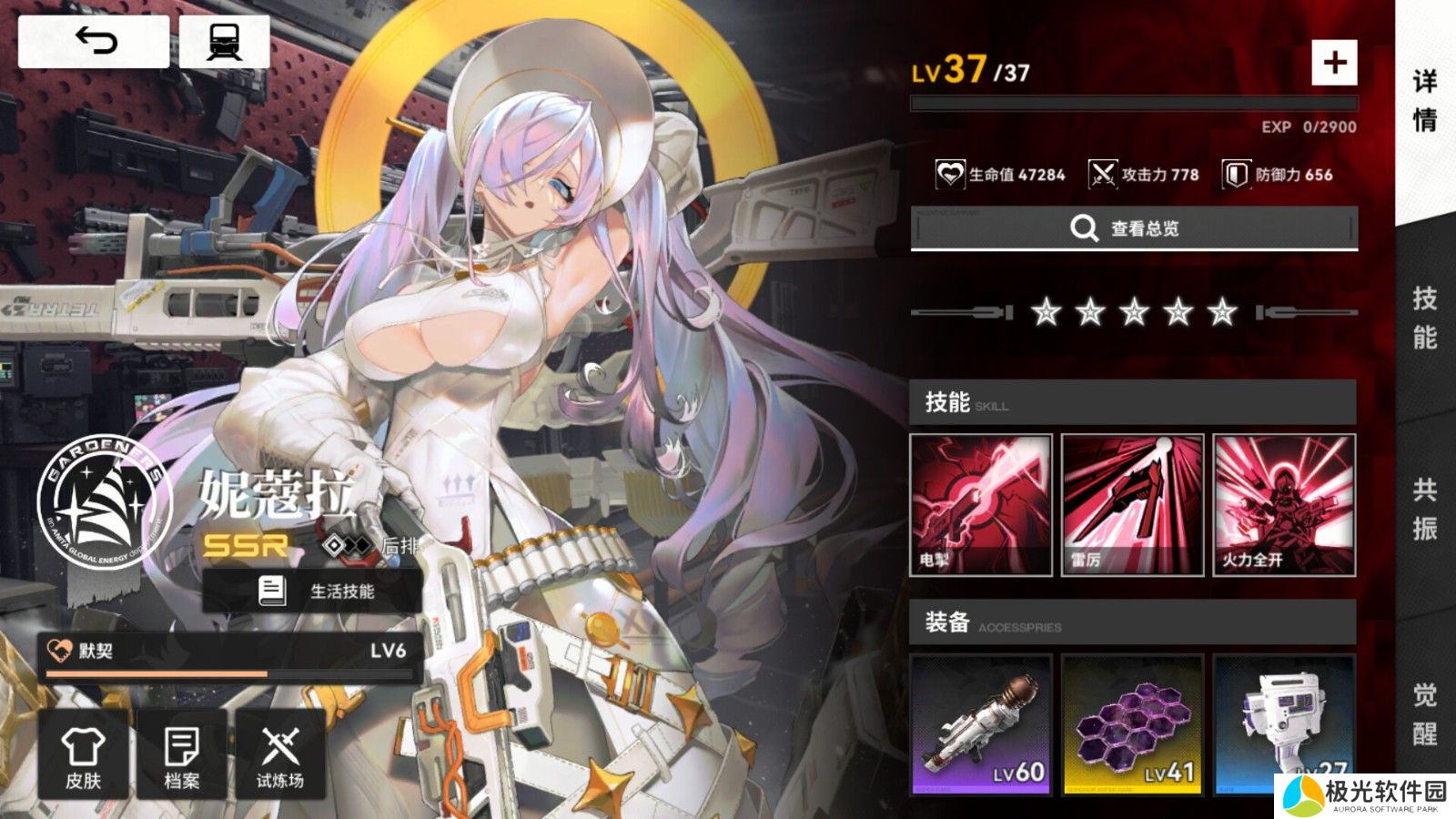The image size is (1456, 819).
Task: Open the LV41 purple honeycomb equipment slot
Action: click(1133, 723)
